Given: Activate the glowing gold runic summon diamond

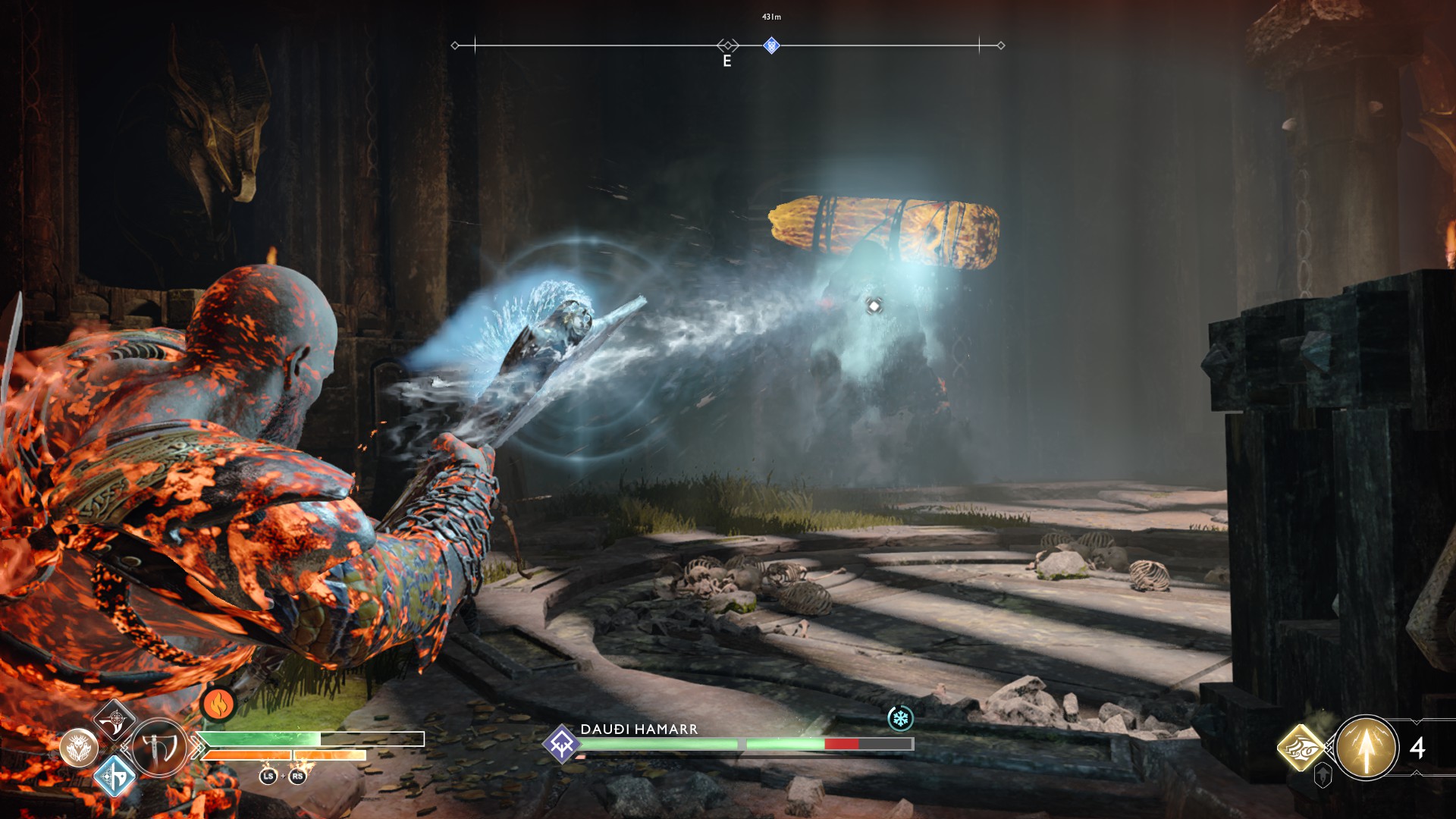Looking at the screenshot, I should 1301,747.
